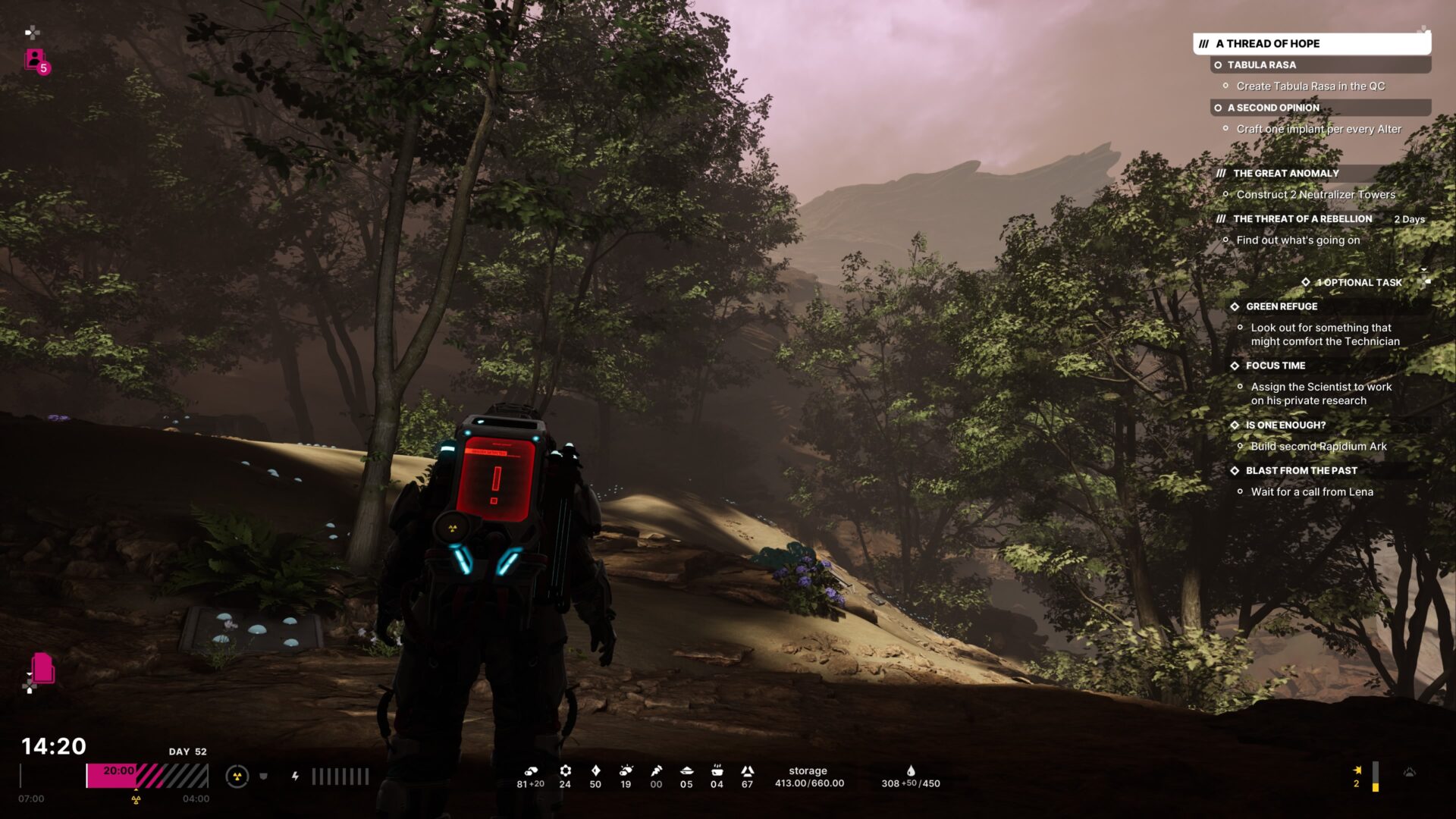The width and height of the screenshot is (1456, 819).
Task: Collapse the Optional Task section
Action: 1359,283
